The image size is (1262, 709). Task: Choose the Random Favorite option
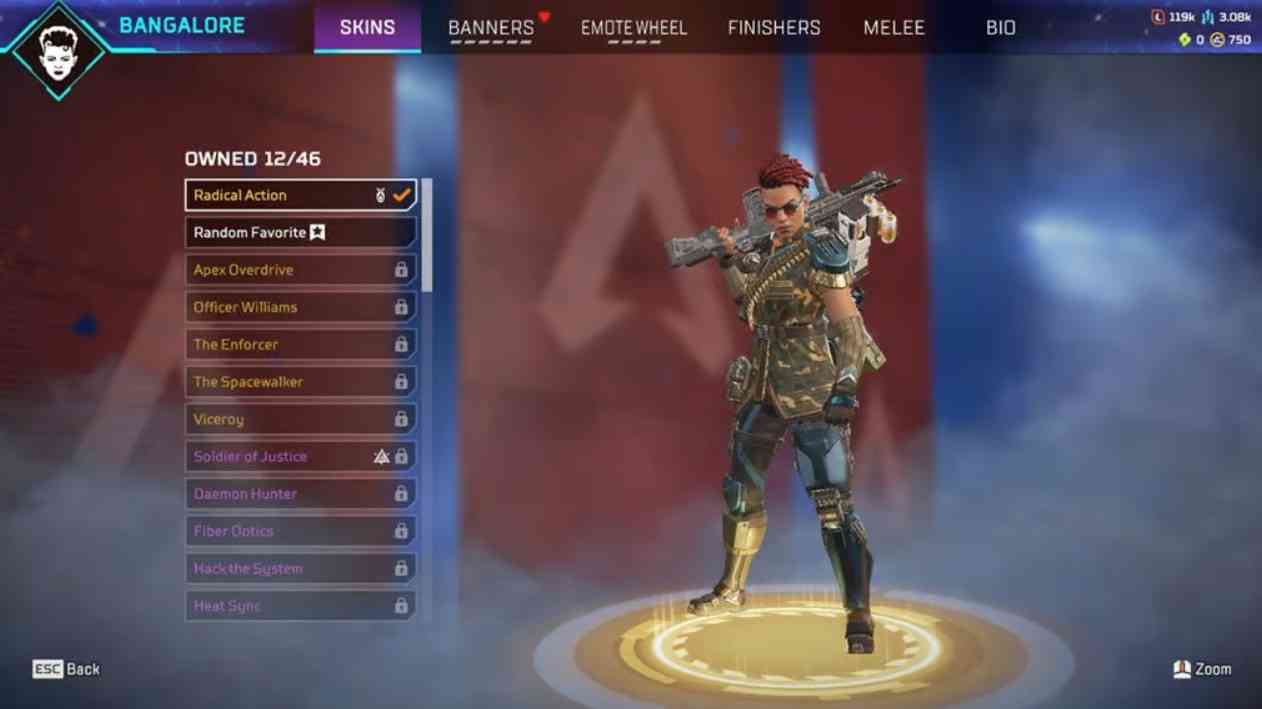(x=300, y=232)
